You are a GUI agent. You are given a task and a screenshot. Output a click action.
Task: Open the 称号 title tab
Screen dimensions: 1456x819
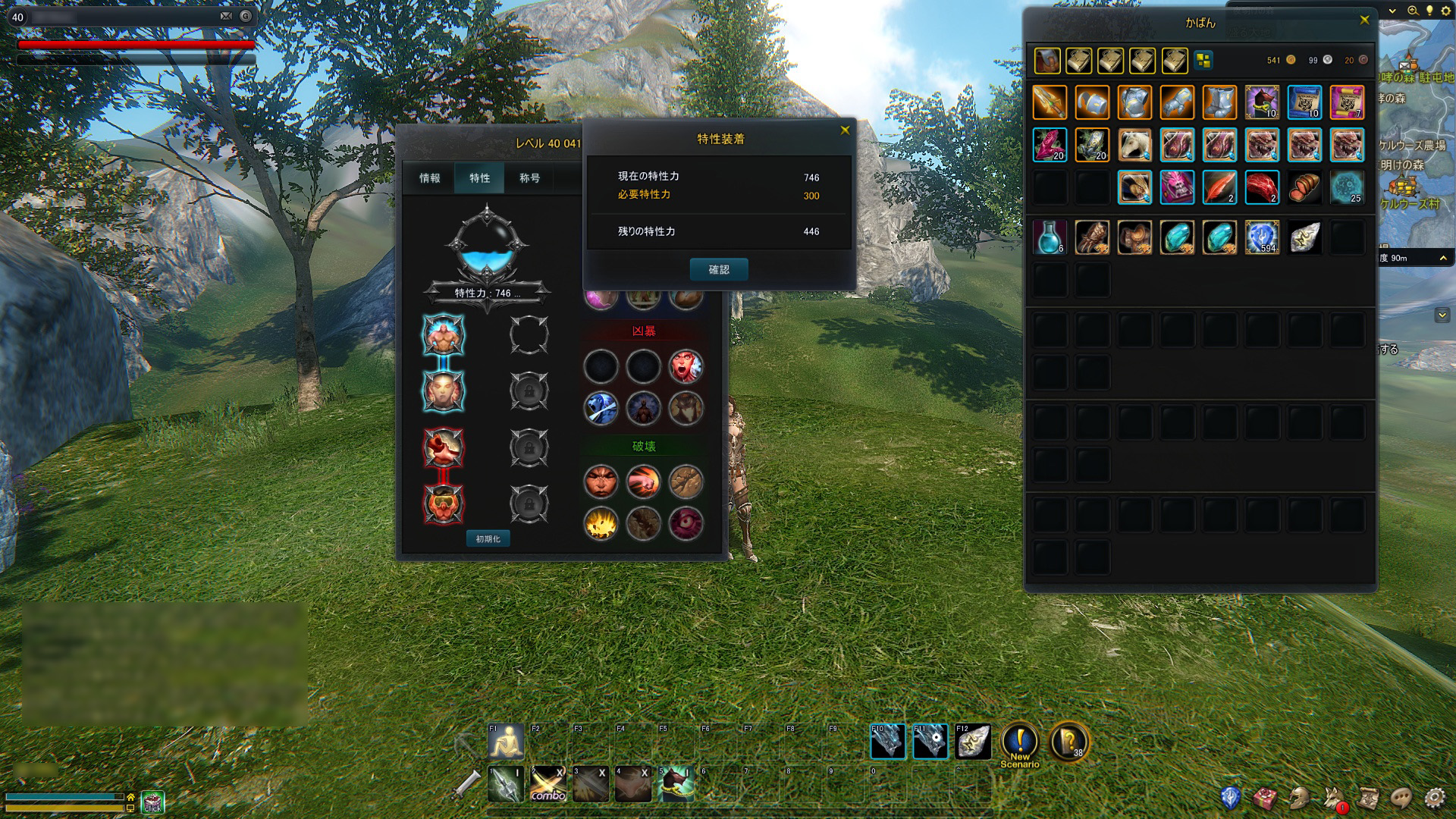[x=529, y=178]
